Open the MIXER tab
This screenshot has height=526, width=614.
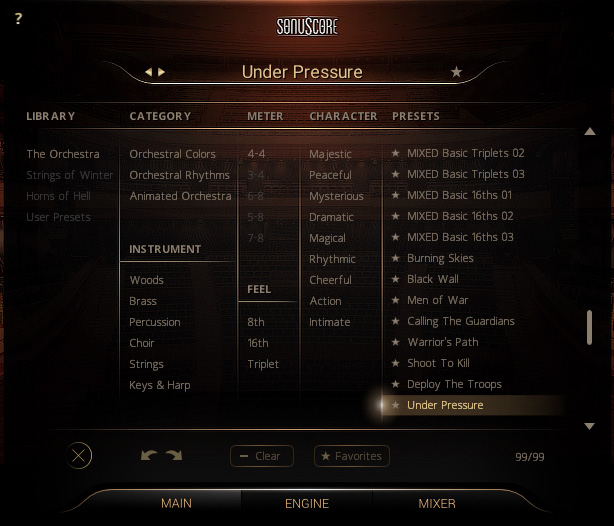[437, 503]
